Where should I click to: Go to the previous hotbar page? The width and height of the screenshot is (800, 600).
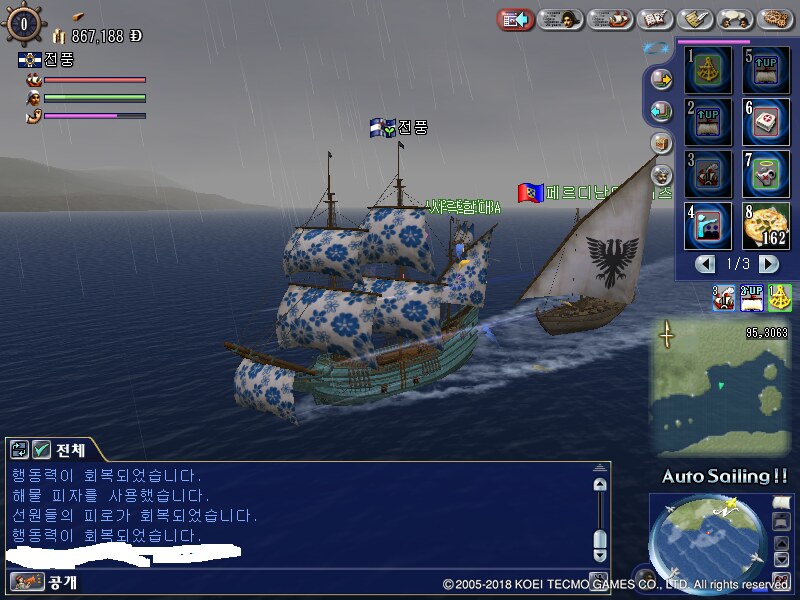pyautogui.click(x=706, y=264)
